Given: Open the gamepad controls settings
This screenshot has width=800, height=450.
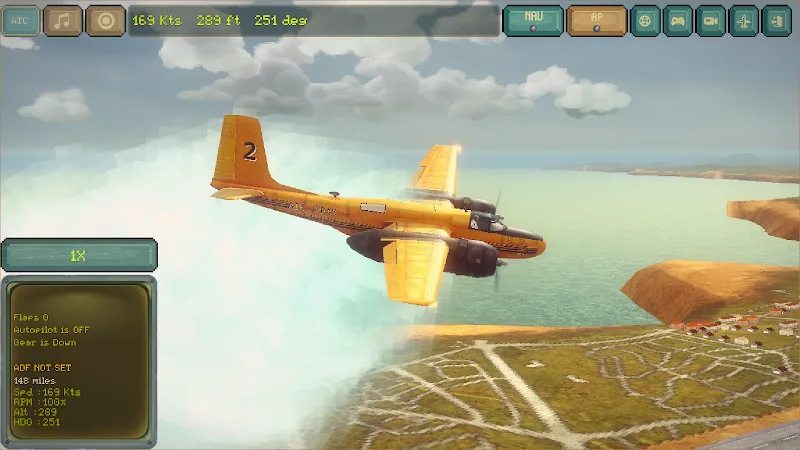Looking at the screenshot, I should [x=679, y=20].
